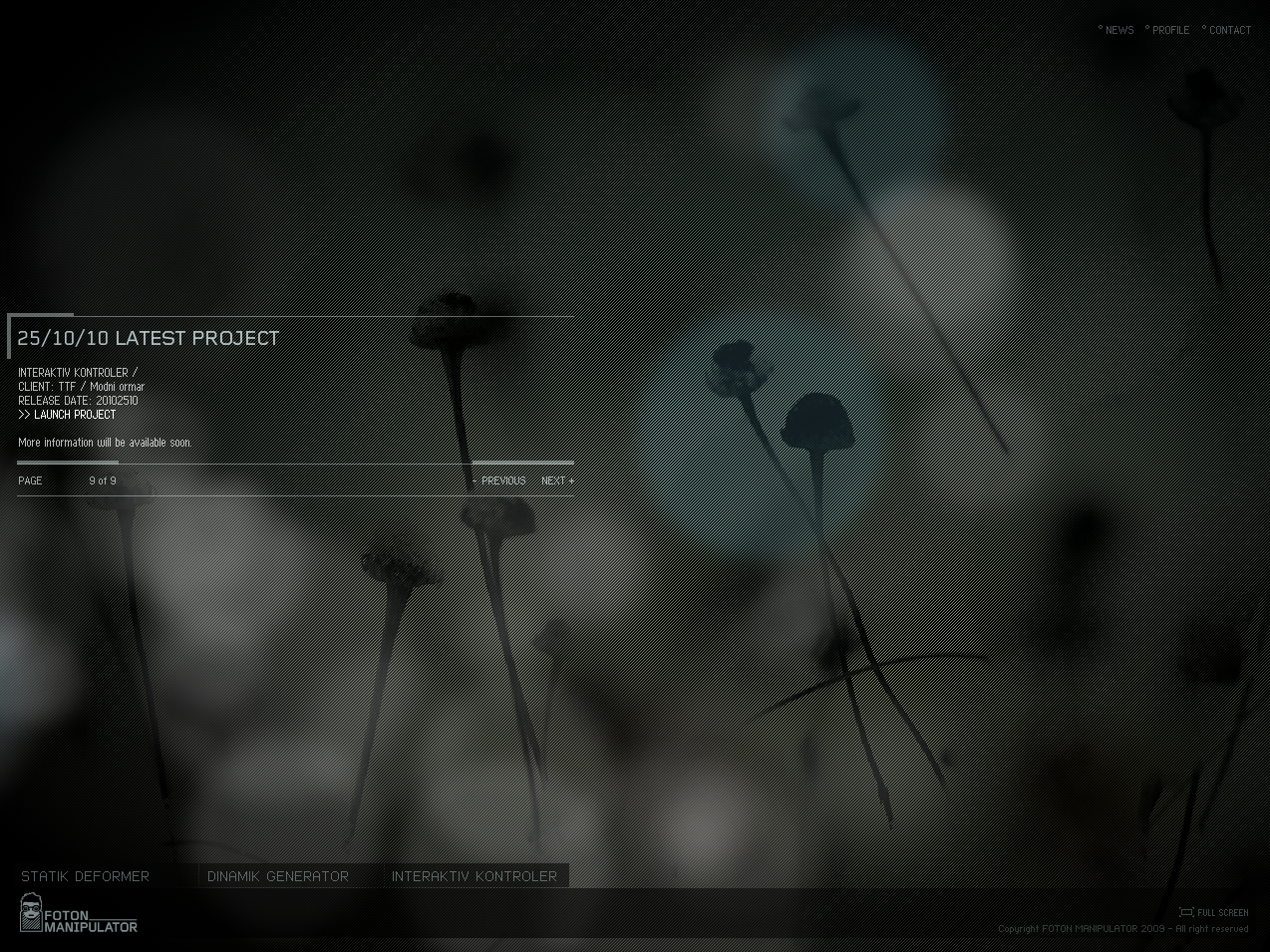Viewport: 1270px width, 952px height.
Task: Toggle Full Screen mode
Action: pos(1214,912)
